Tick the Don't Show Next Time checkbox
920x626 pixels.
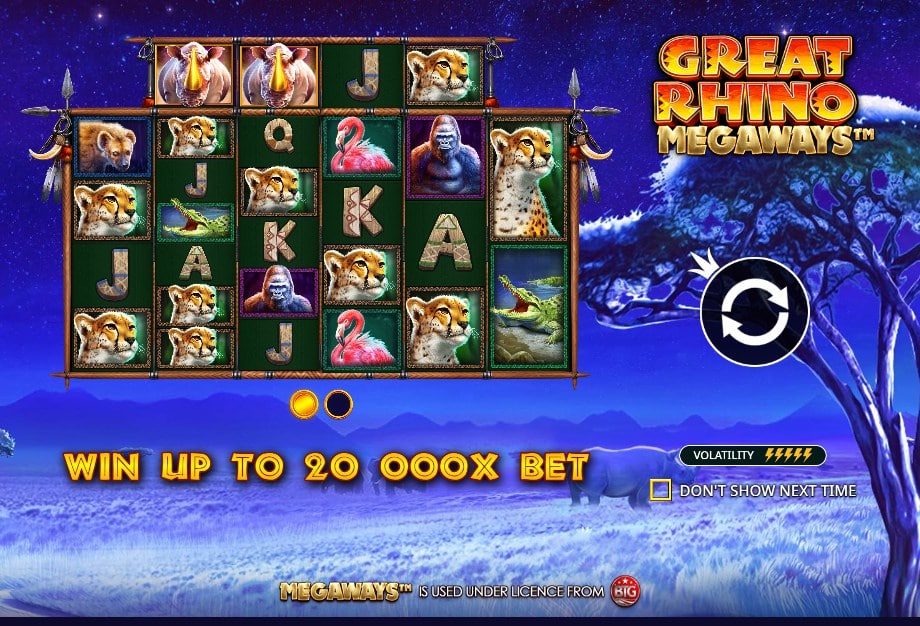coord(660,490)
